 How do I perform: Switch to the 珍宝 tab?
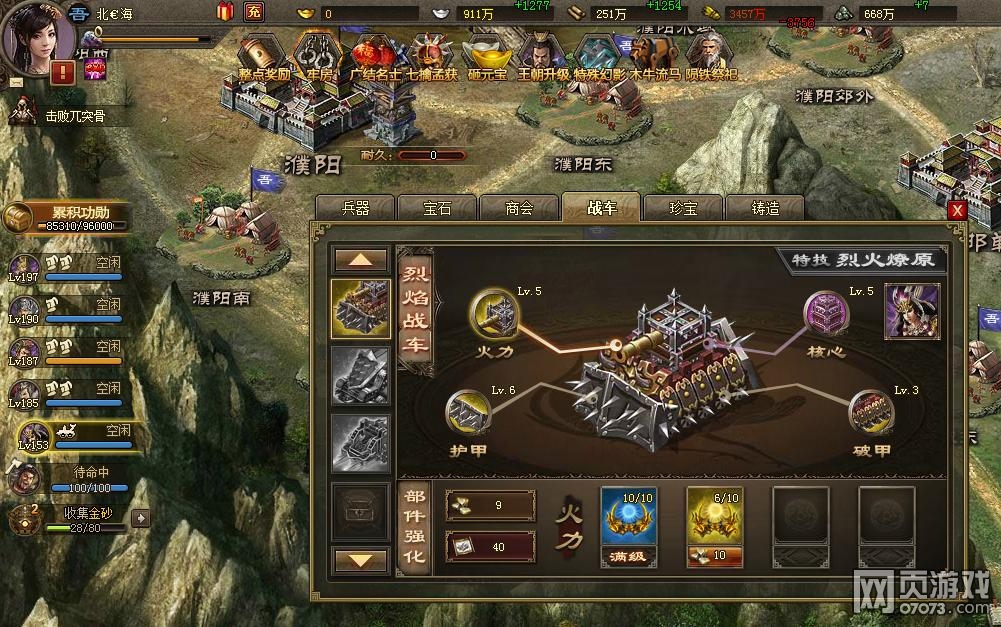click(x=683, y=208)
